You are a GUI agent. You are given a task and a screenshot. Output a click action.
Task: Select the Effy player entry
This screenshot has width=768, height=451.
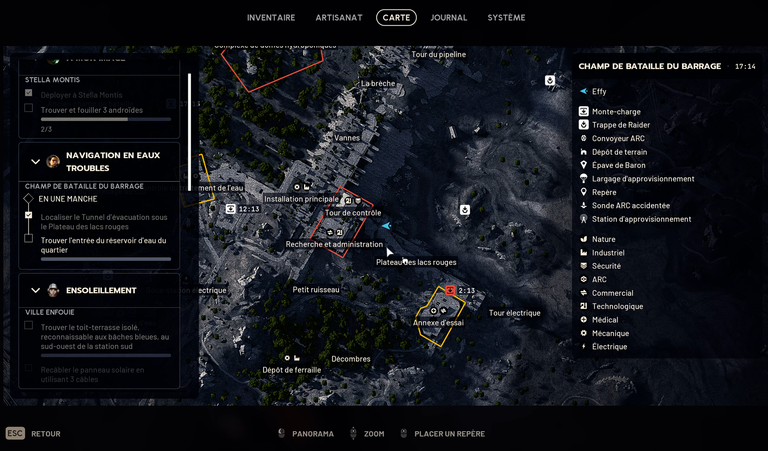[598, 92]
